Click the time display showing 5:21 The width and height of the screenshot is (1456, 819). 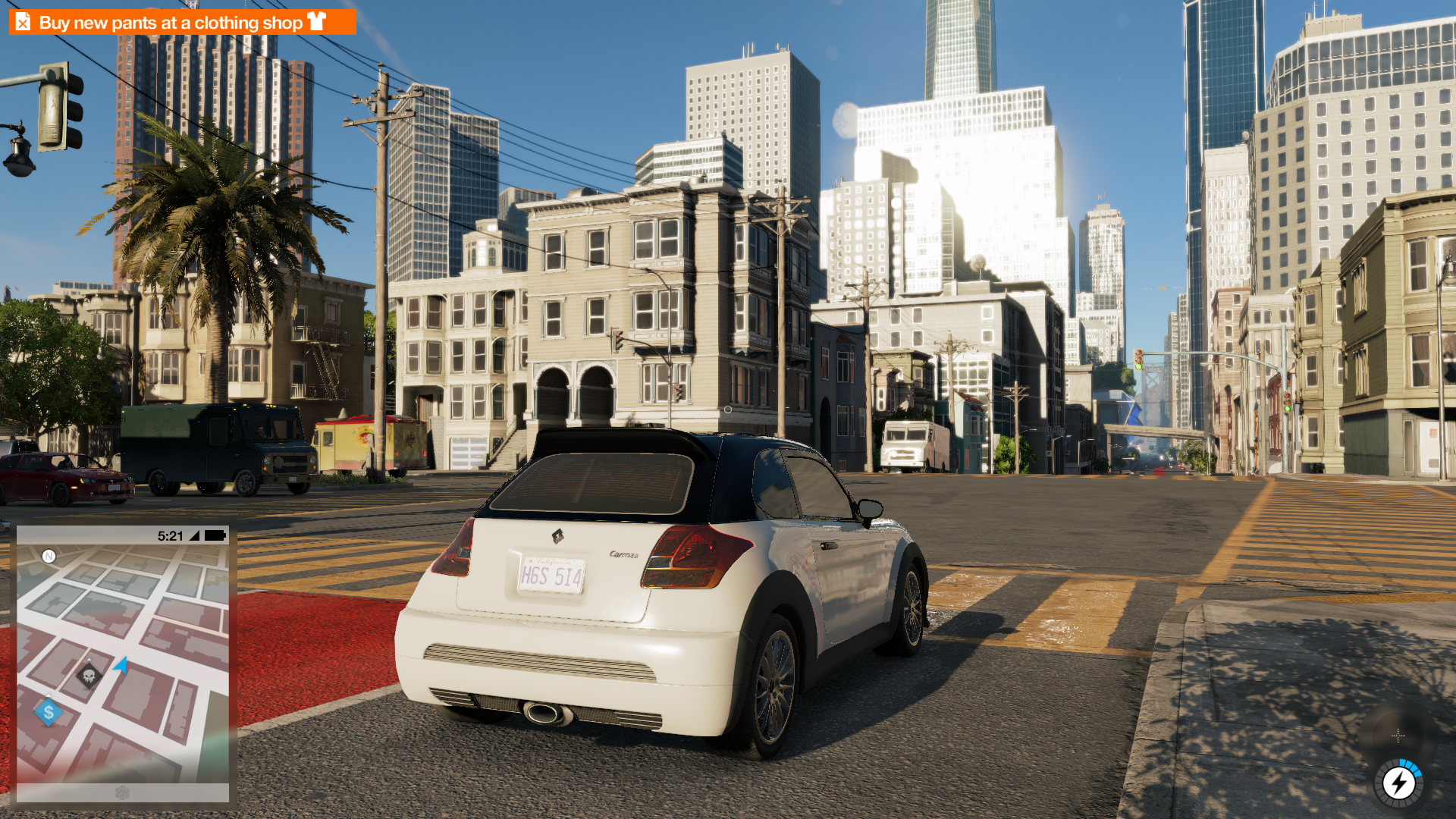click(x=168, y=535)
